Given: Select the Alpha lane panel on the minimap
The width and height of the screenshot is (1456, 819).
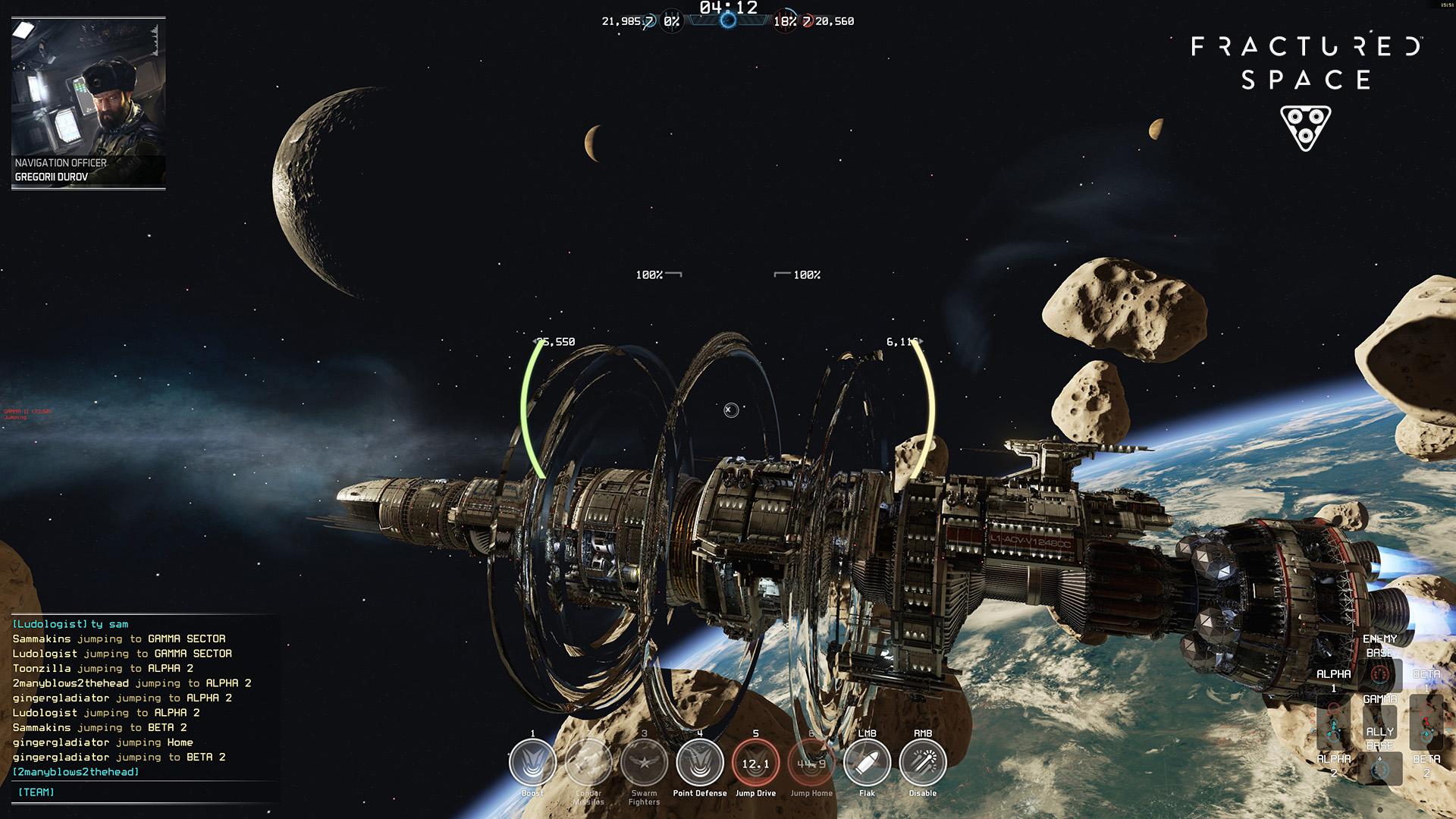Looking at the screenshot, I should pyautogui.click(x=1334, y=722).
